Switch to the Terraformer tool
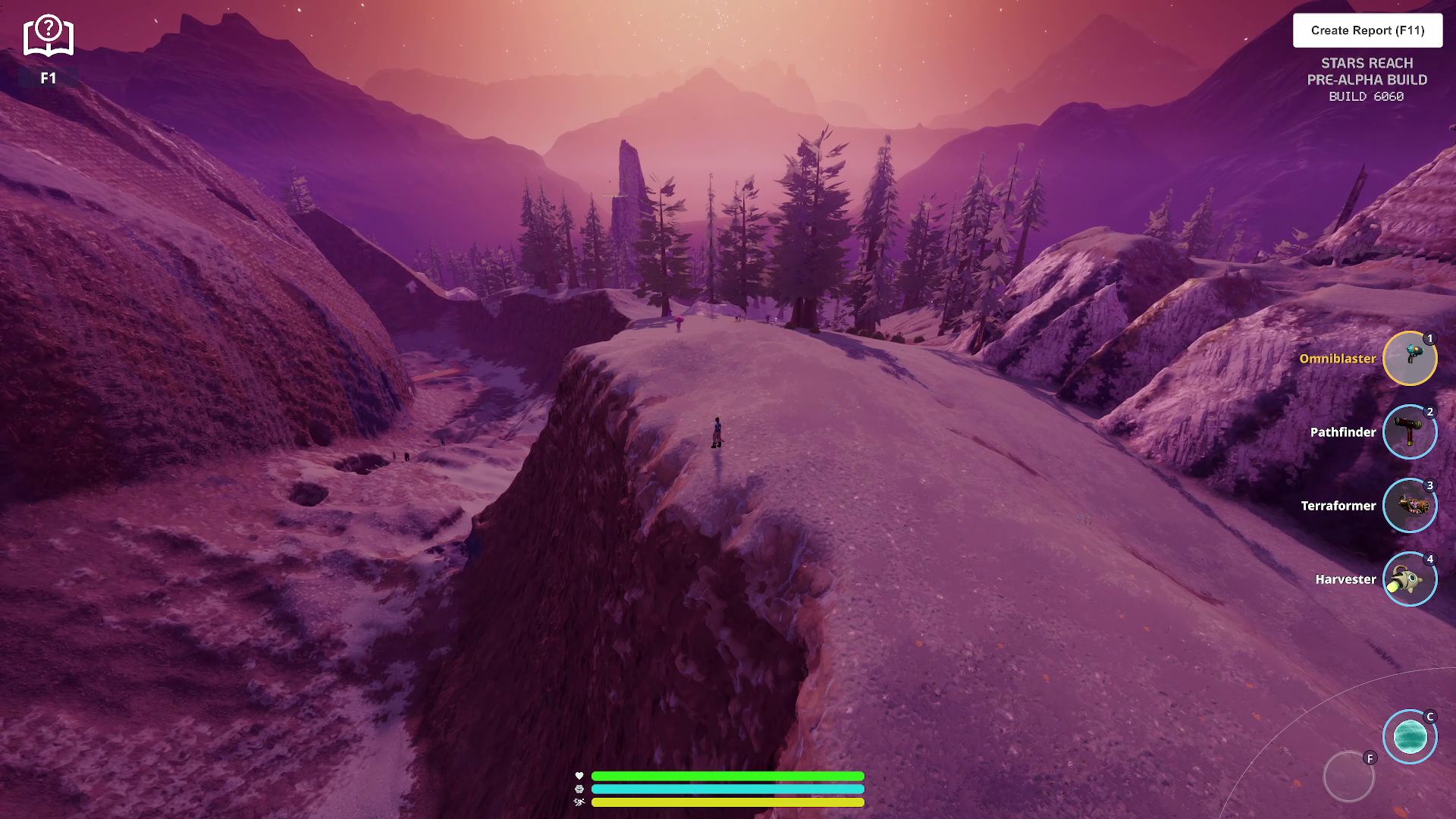 1409,505
